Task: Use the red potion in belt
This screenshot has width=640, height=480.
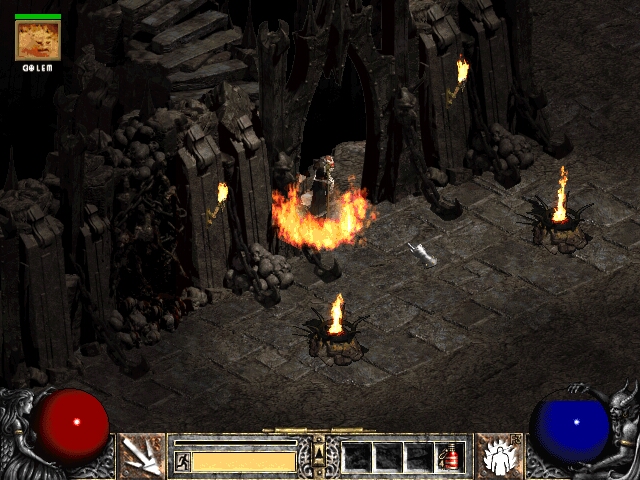Action: (451, 457)
